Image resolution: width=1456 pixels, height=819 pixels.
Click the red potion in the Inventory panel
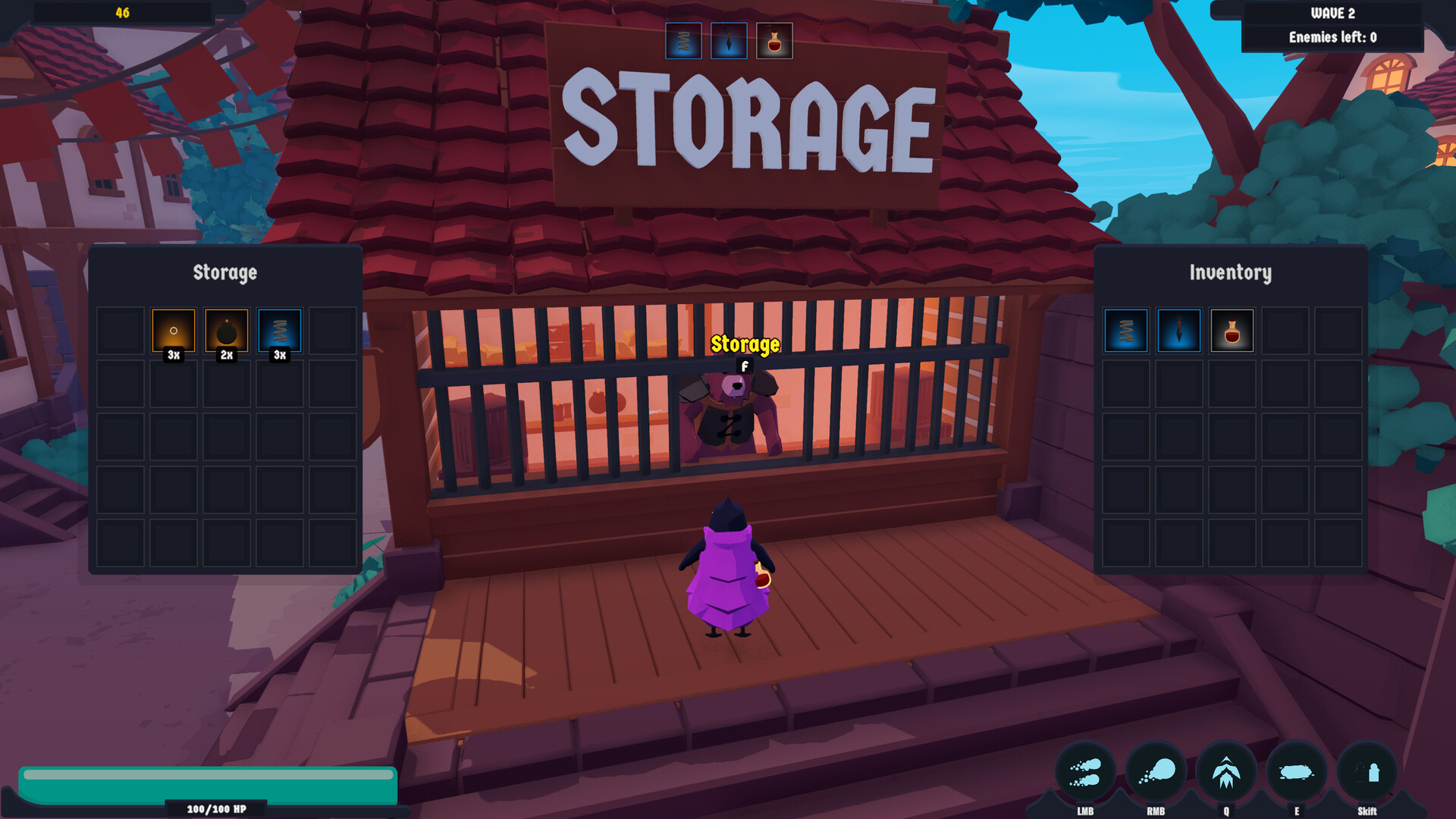pyautogui.click(x=1232, y=329)
